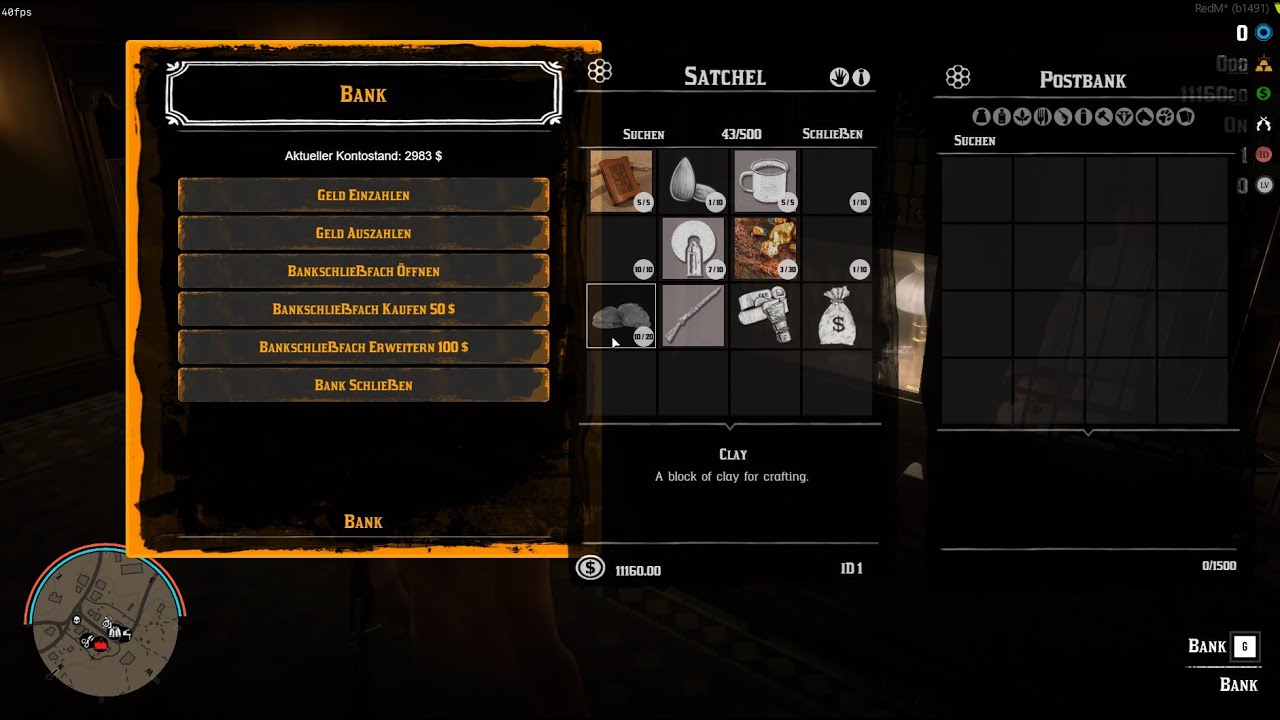
Task: Click the rifle in the satchel
Action: (x=693, y=316)
